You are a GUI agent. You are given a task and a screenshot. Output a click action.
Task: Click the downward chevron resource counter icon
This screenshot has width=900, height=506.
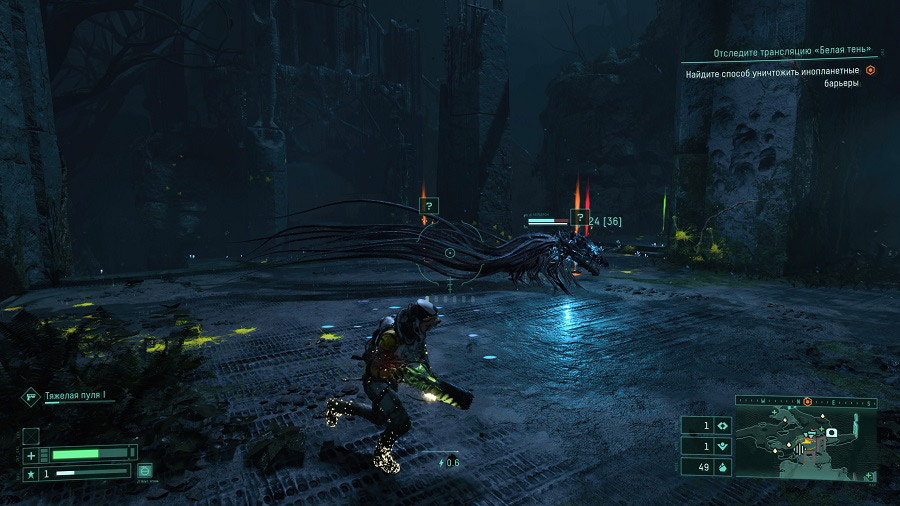723,446
